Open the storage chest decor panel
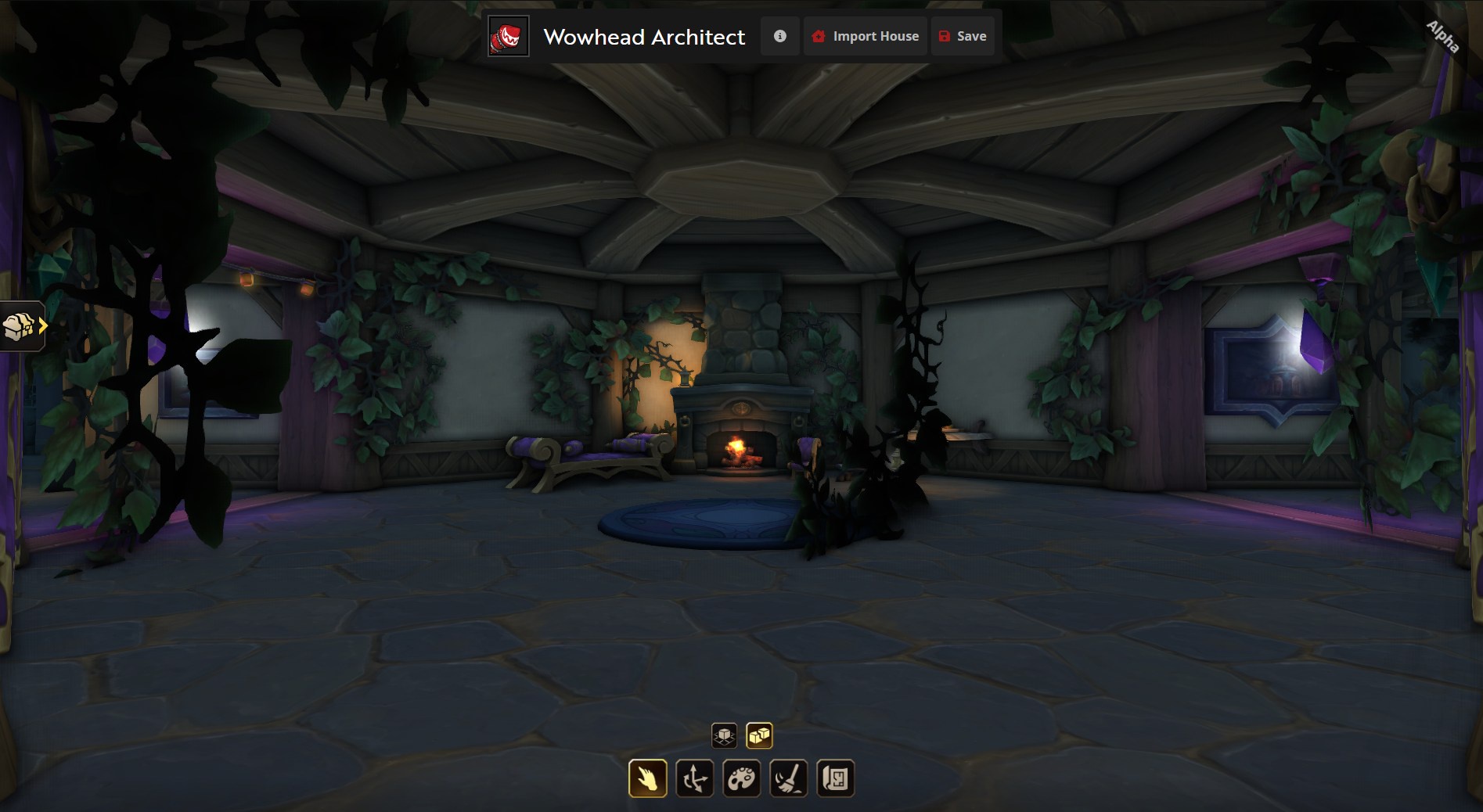Viewport: 1483px width, 812px height. 20,326
